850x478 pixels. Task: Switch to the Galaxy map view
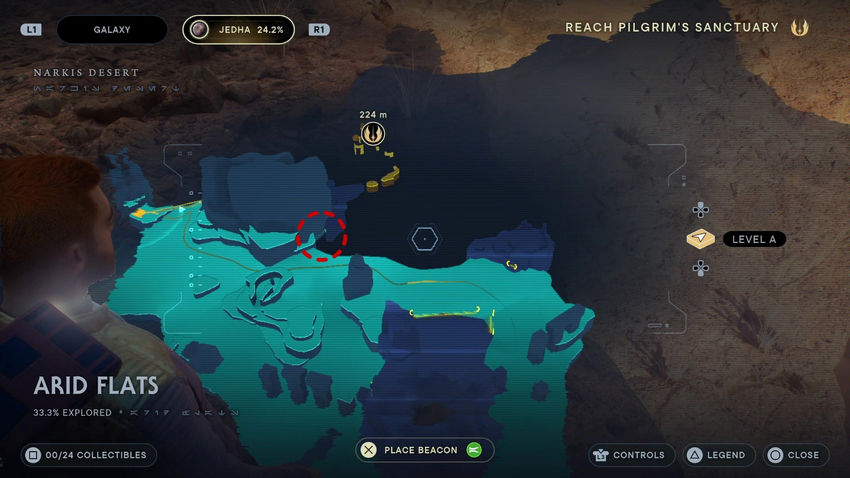[x=112, y=30]
